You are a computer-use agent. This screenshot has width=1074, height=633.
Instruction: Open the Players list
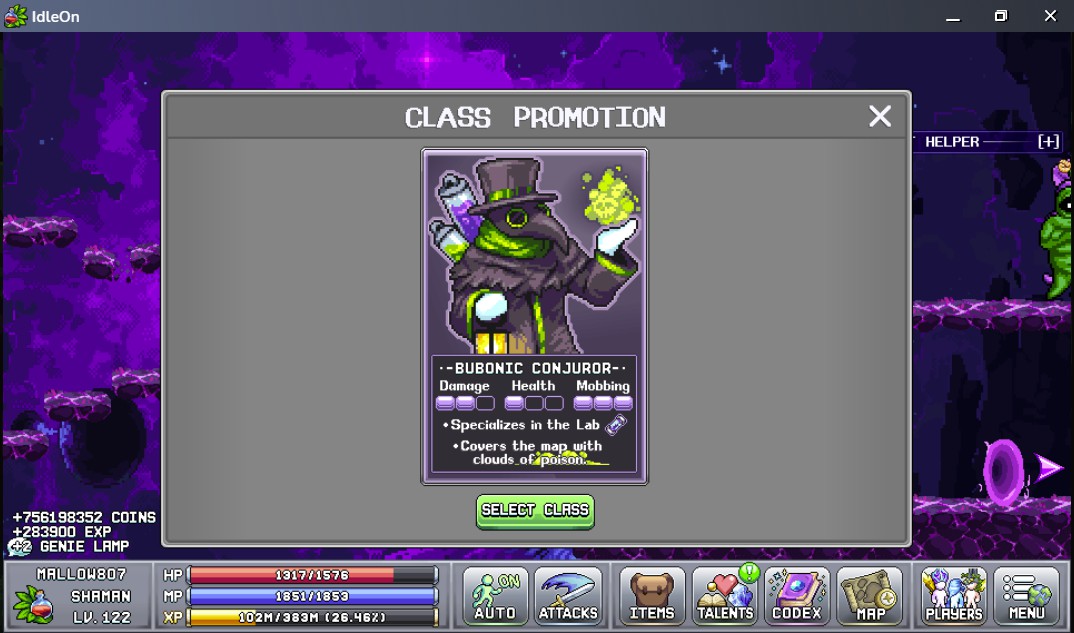tap(954, 596)
